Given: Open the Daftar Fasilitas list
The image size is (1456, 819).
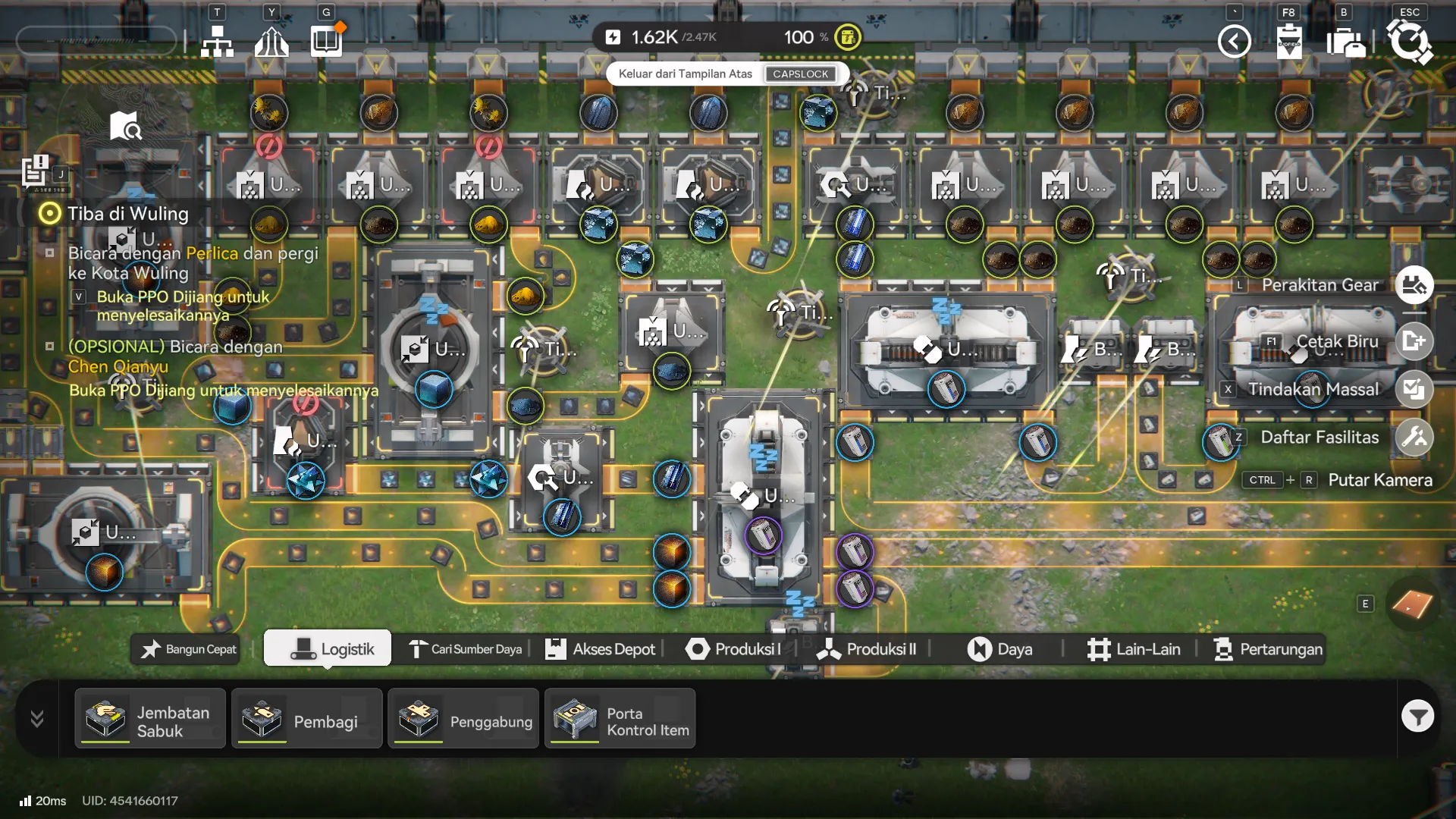Looking at the screenshot, I should click(1414, 438).
